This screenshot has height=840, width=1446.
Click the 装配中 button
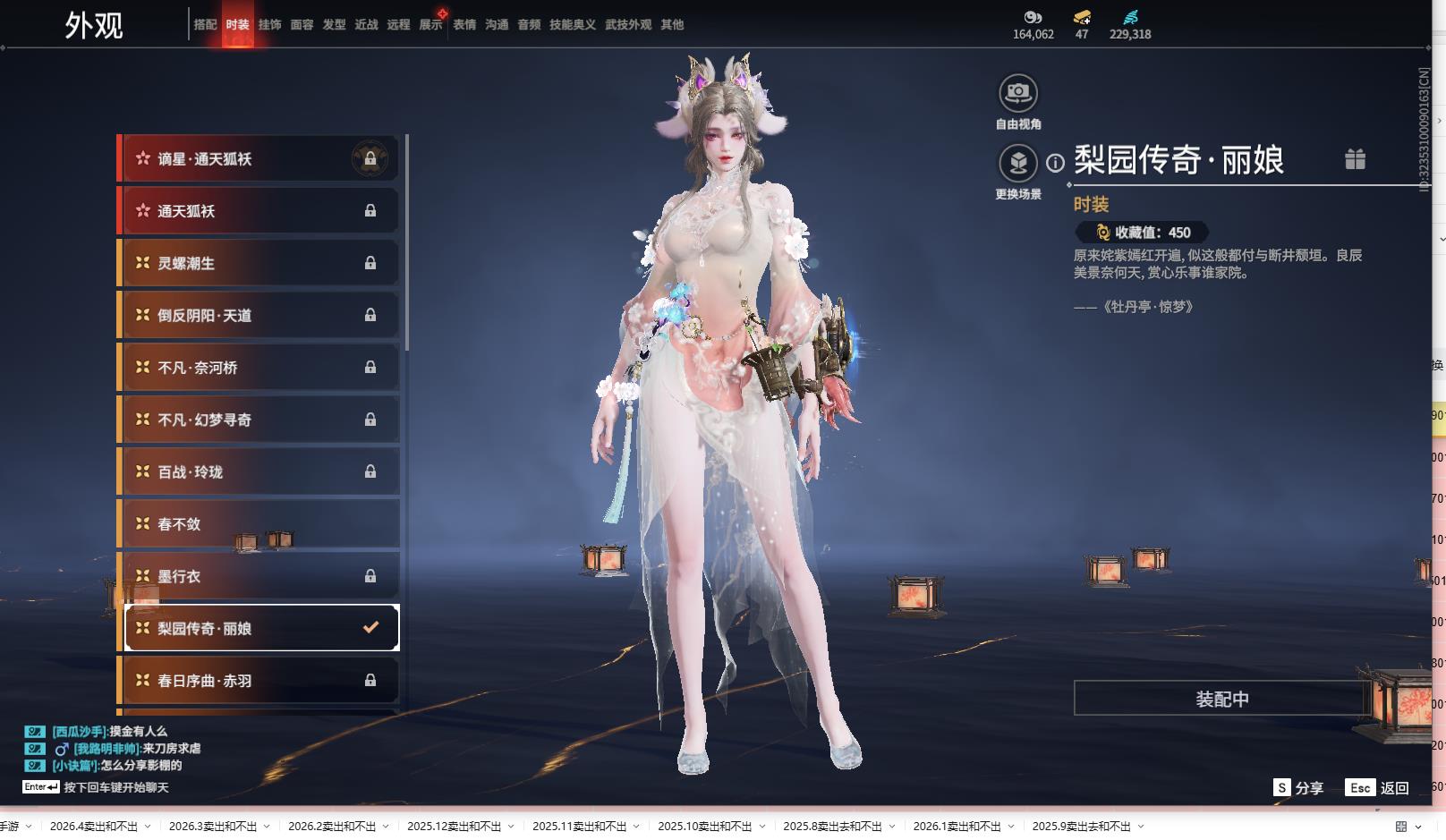1221,699
